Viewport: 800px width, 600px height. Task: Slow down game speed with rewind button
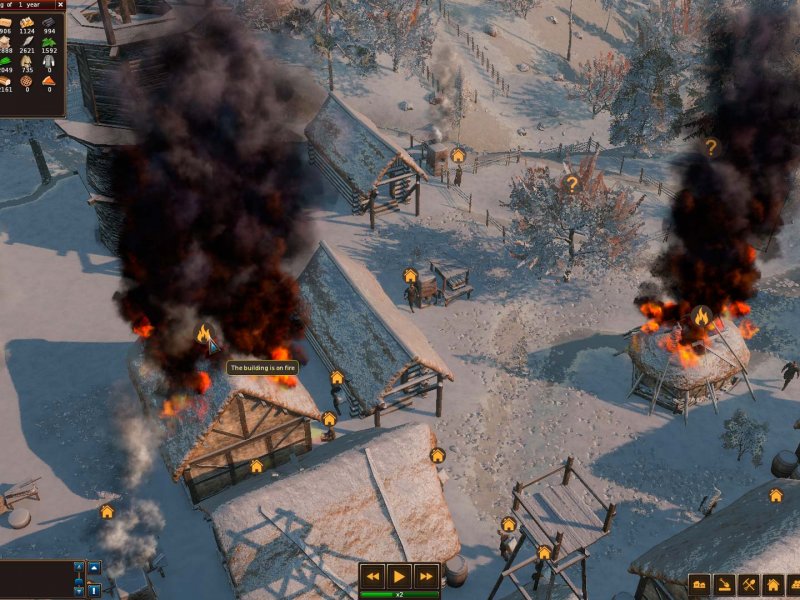coord(373,576)
